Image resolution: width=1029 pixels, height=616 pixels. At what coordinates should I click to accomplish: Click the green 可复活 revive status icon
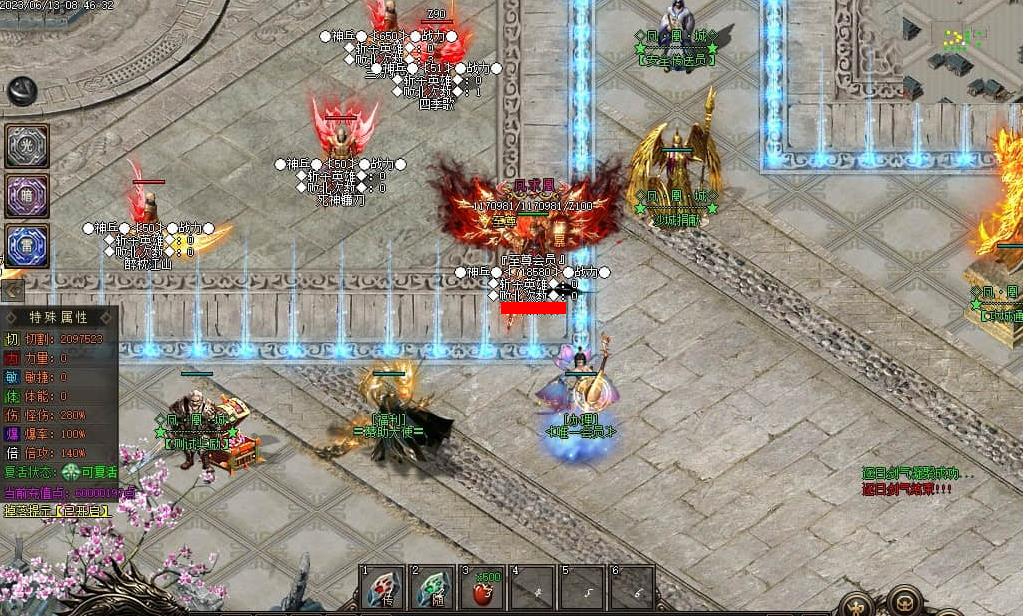click(71, 472)
